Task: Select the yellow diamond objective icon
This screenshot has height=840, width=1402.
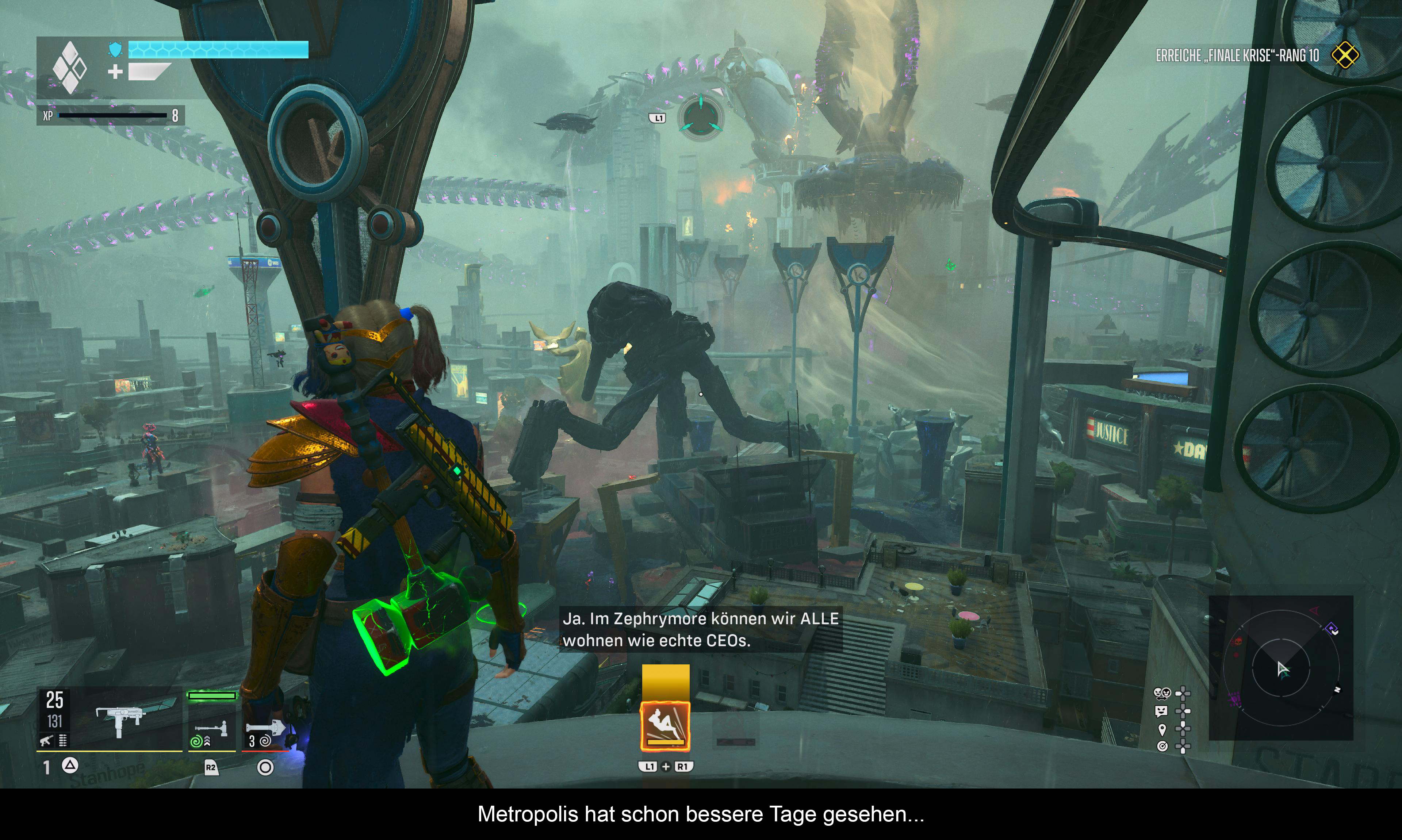Action: click(1345, 55)
